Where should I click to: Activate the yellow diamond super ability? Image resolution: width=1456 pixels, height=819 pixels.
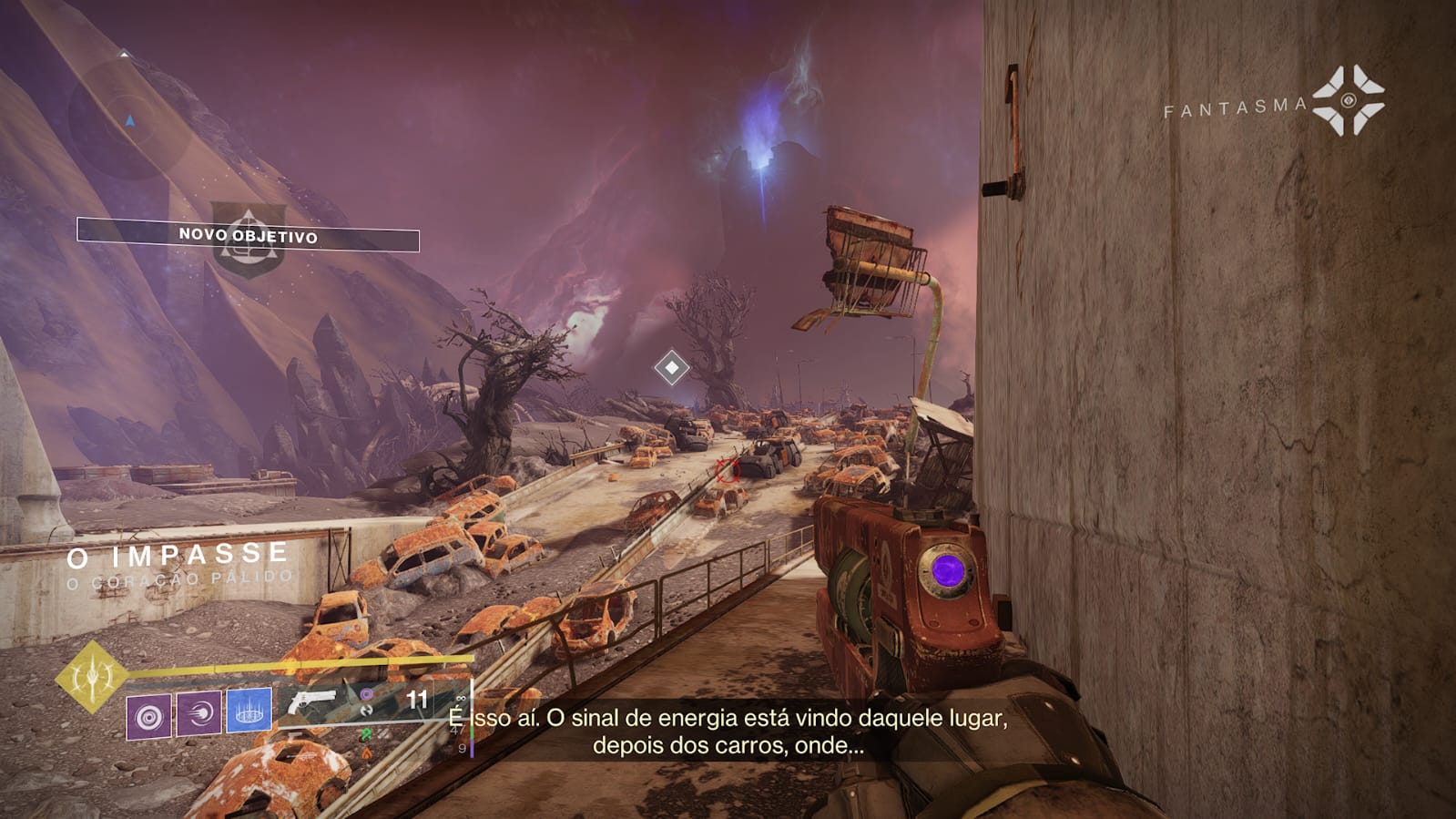[92, 676]
